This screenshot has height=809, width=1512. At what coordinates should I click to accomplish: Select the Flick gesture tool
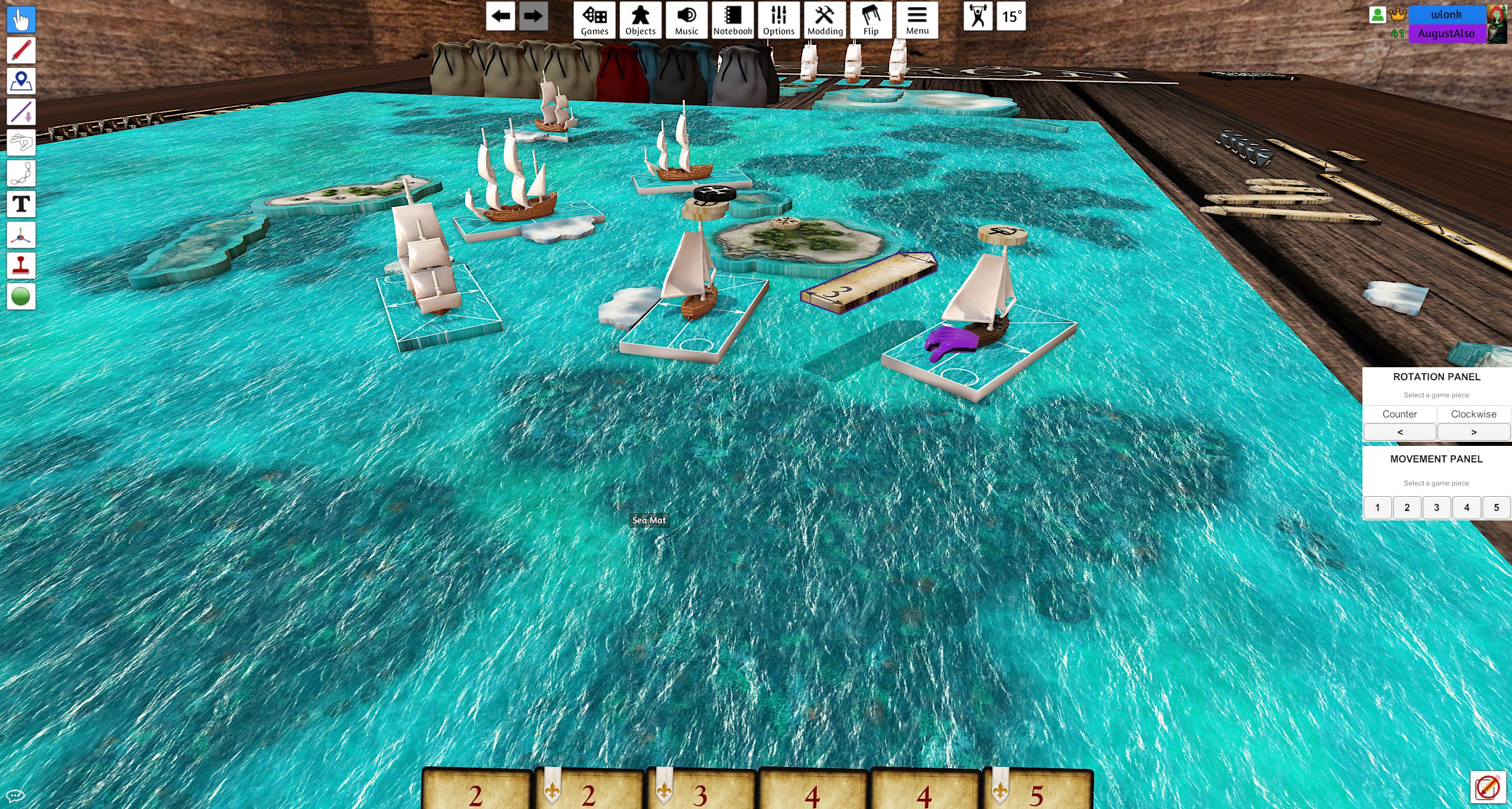point(21,143)
